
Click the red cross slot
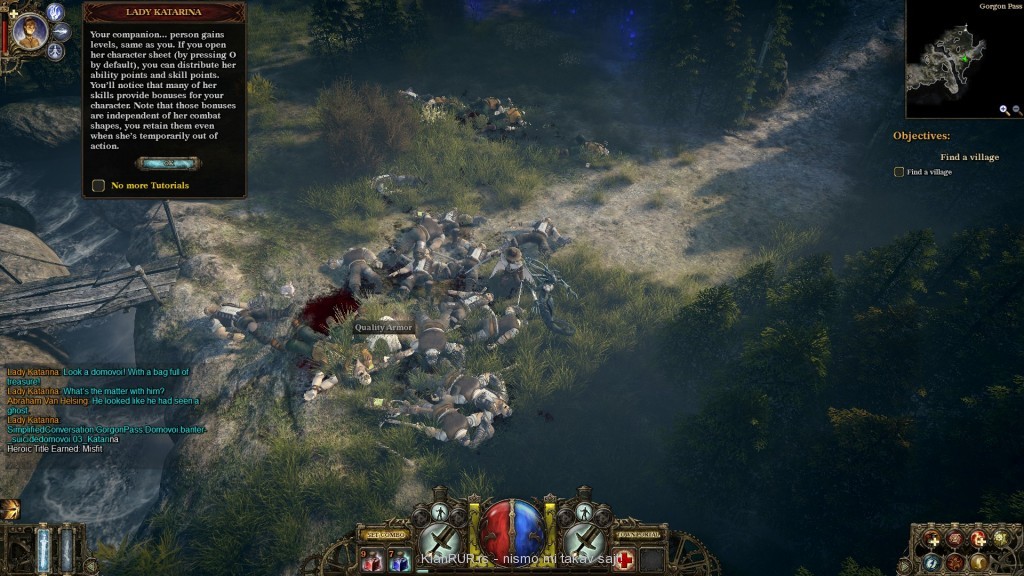point(625,560)
